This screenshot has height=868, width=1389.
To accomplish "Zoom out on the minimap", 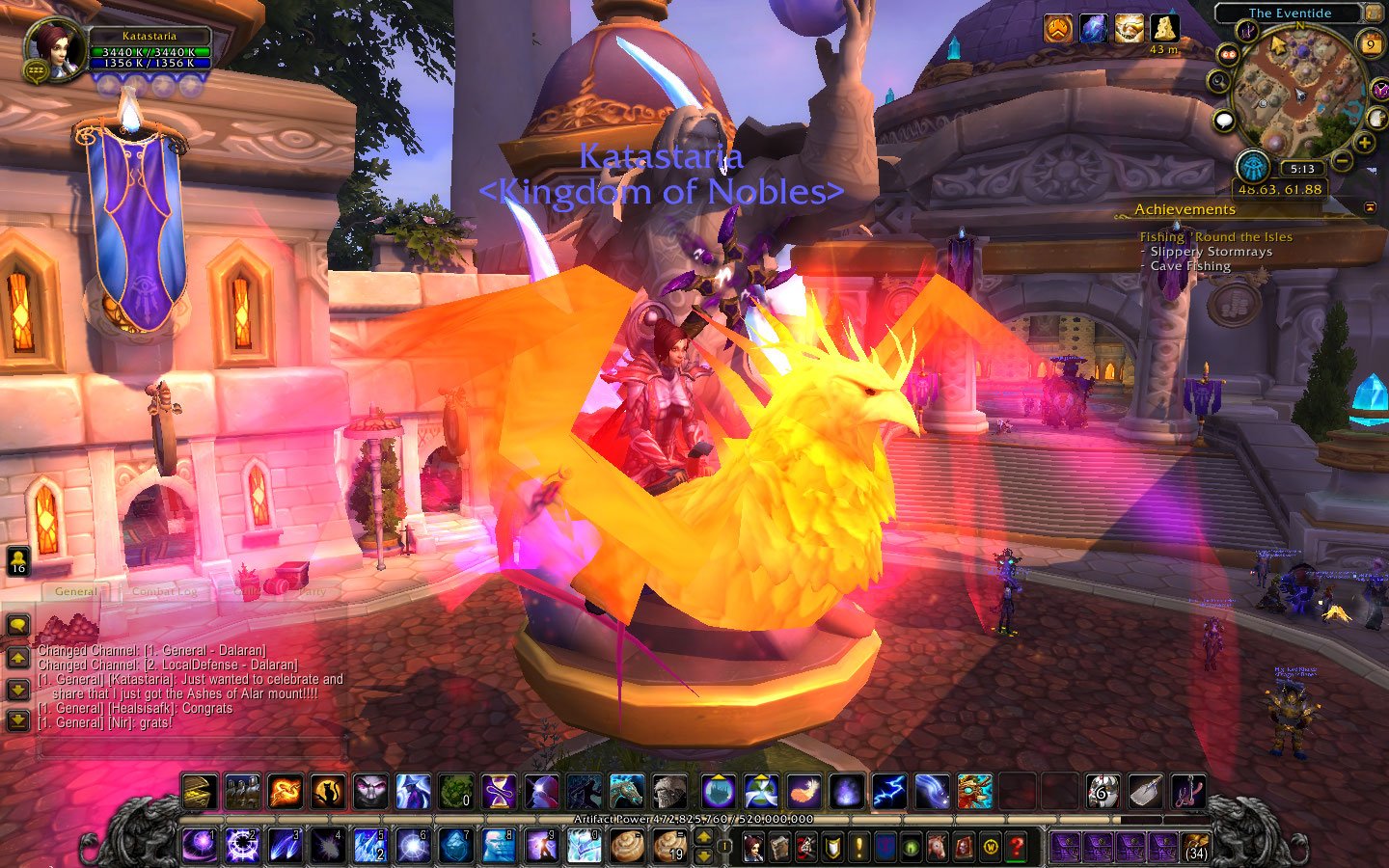I will click(1342, 160).
